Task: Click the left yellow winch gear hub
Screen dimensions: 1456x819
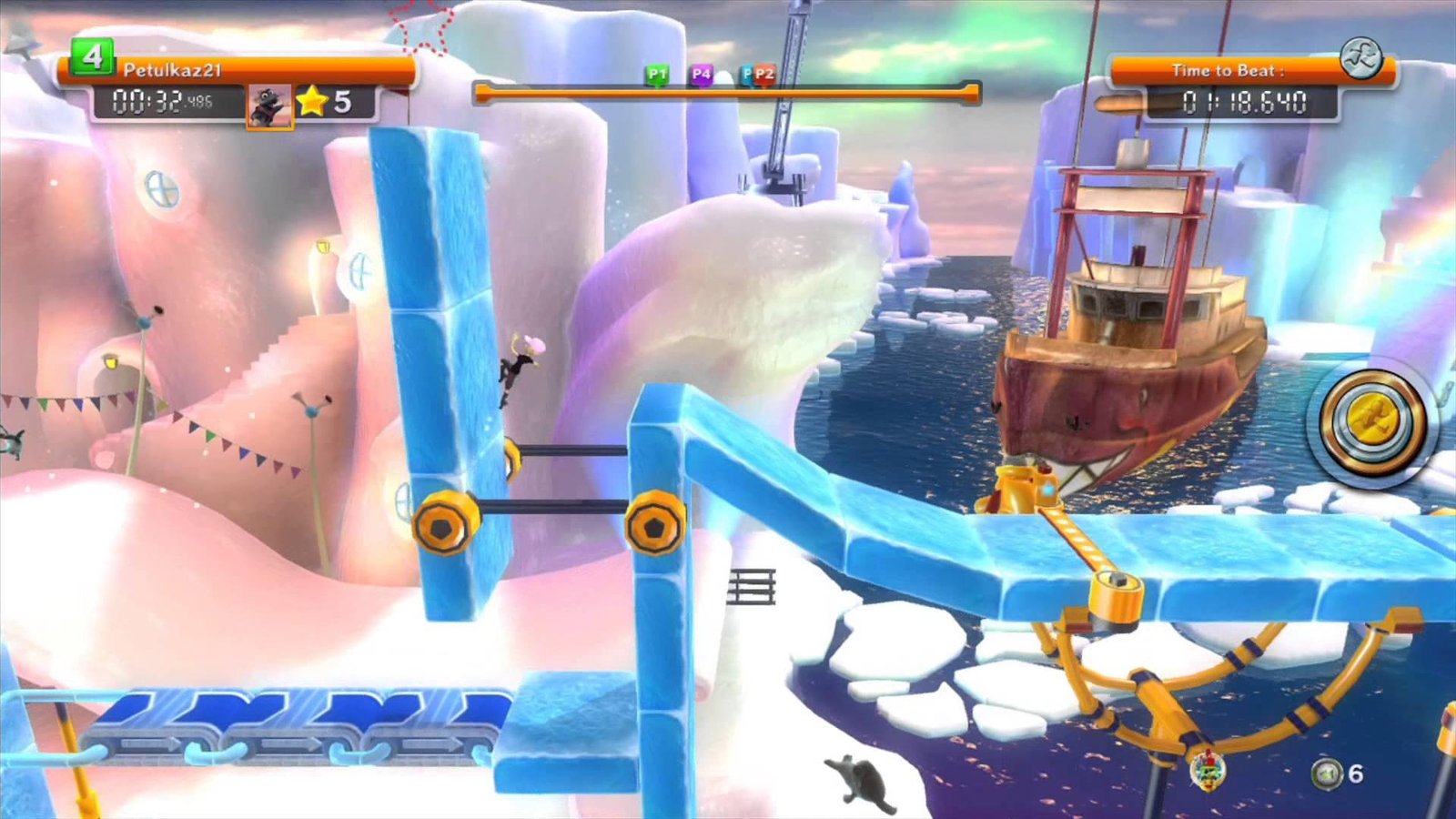Action: tap(443, 526)
